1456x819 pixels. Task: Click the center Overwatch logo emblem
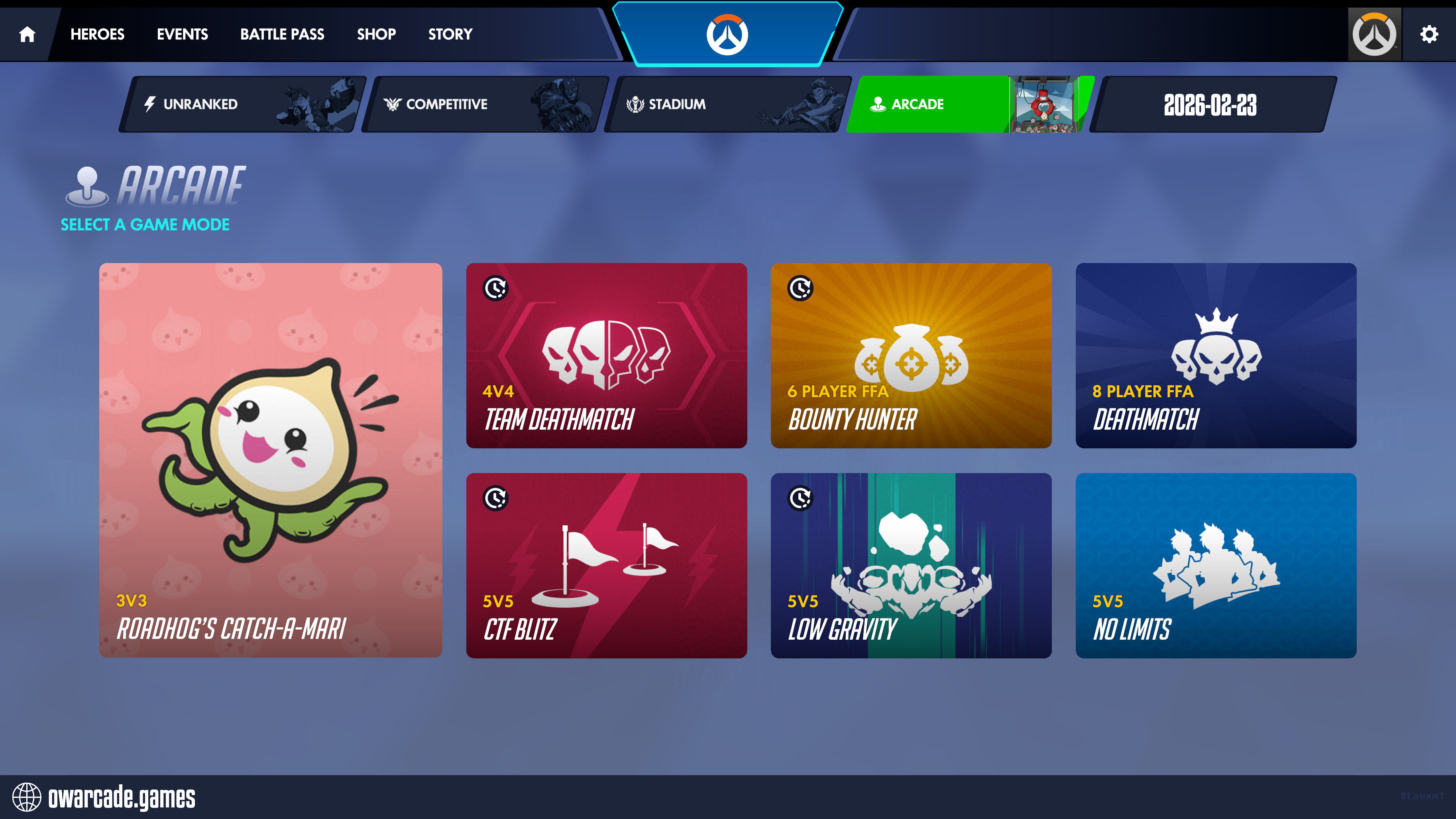727,35
